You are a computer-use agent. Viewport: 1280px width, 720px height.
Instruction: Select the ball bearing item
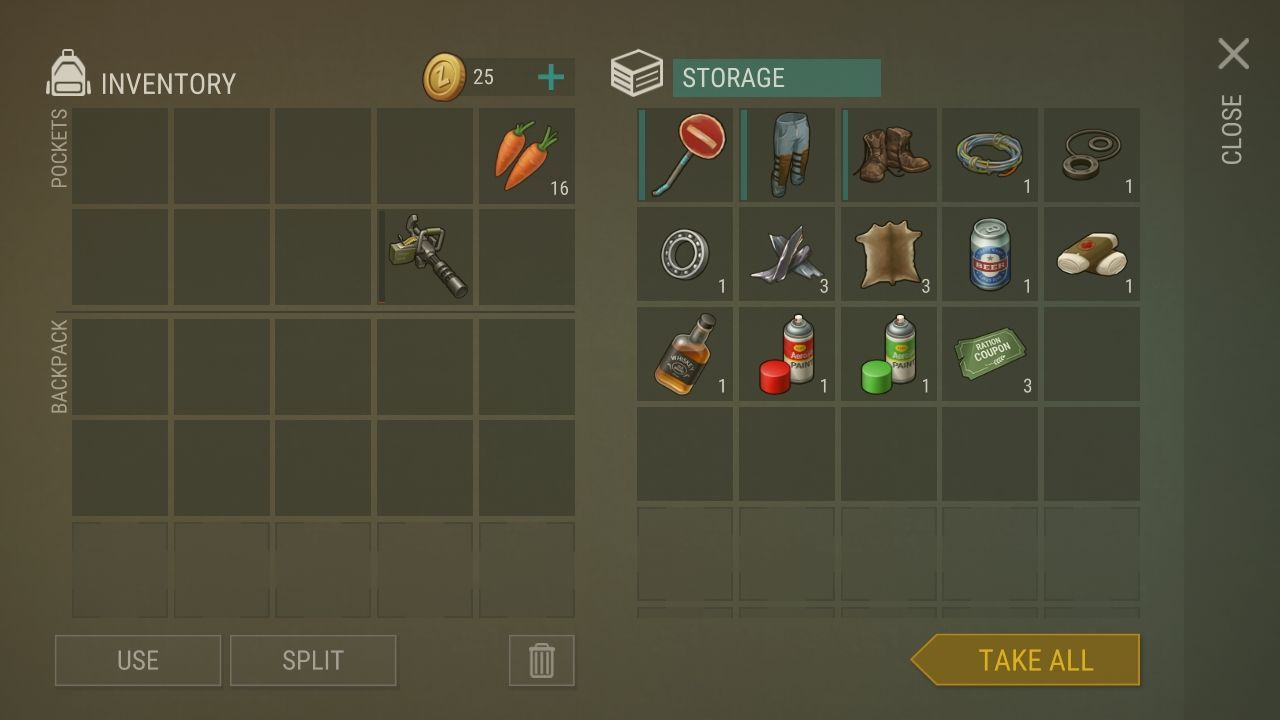(685, 255)
